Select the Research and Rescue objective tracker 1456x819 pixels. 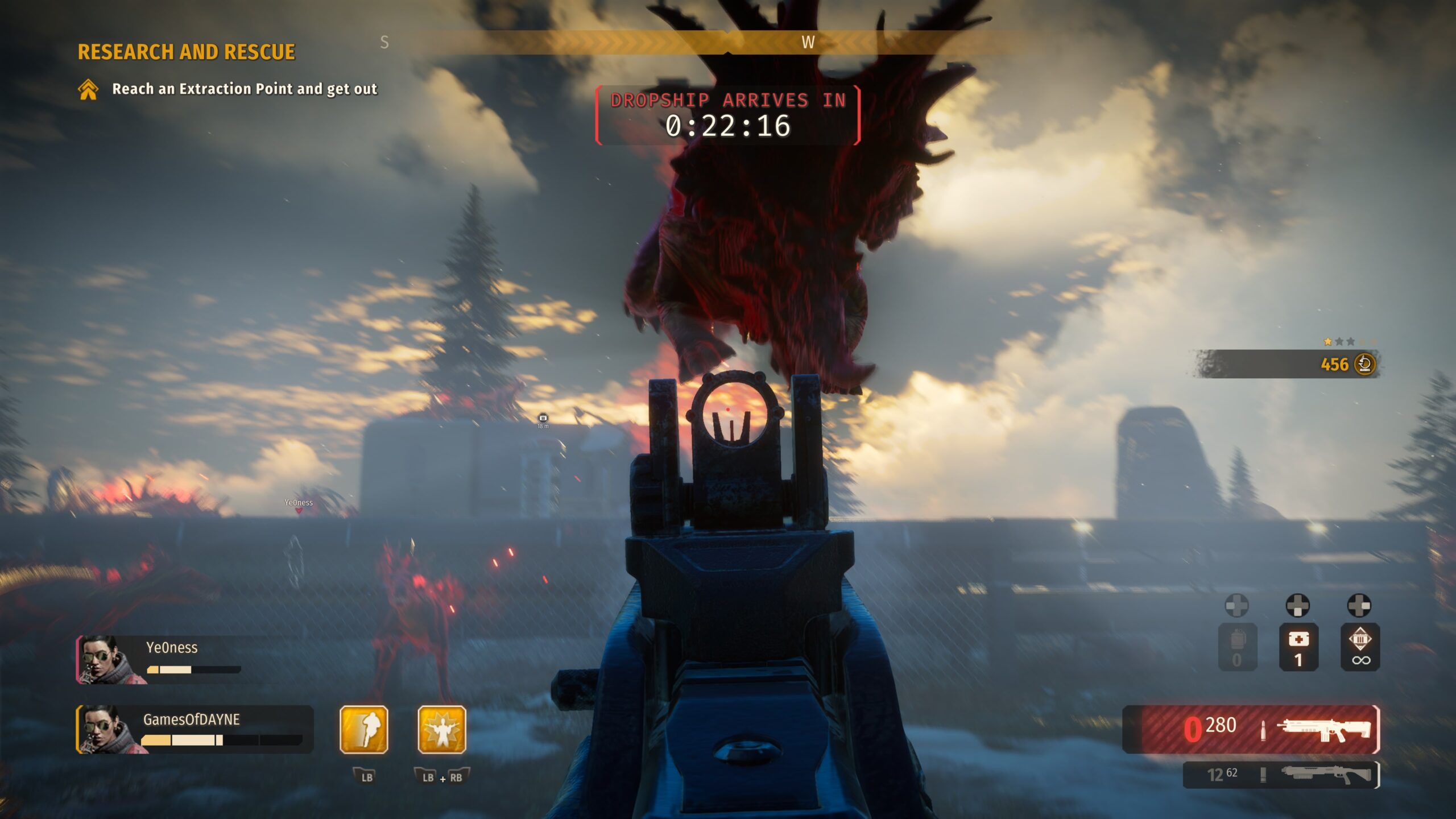point(186,52)
